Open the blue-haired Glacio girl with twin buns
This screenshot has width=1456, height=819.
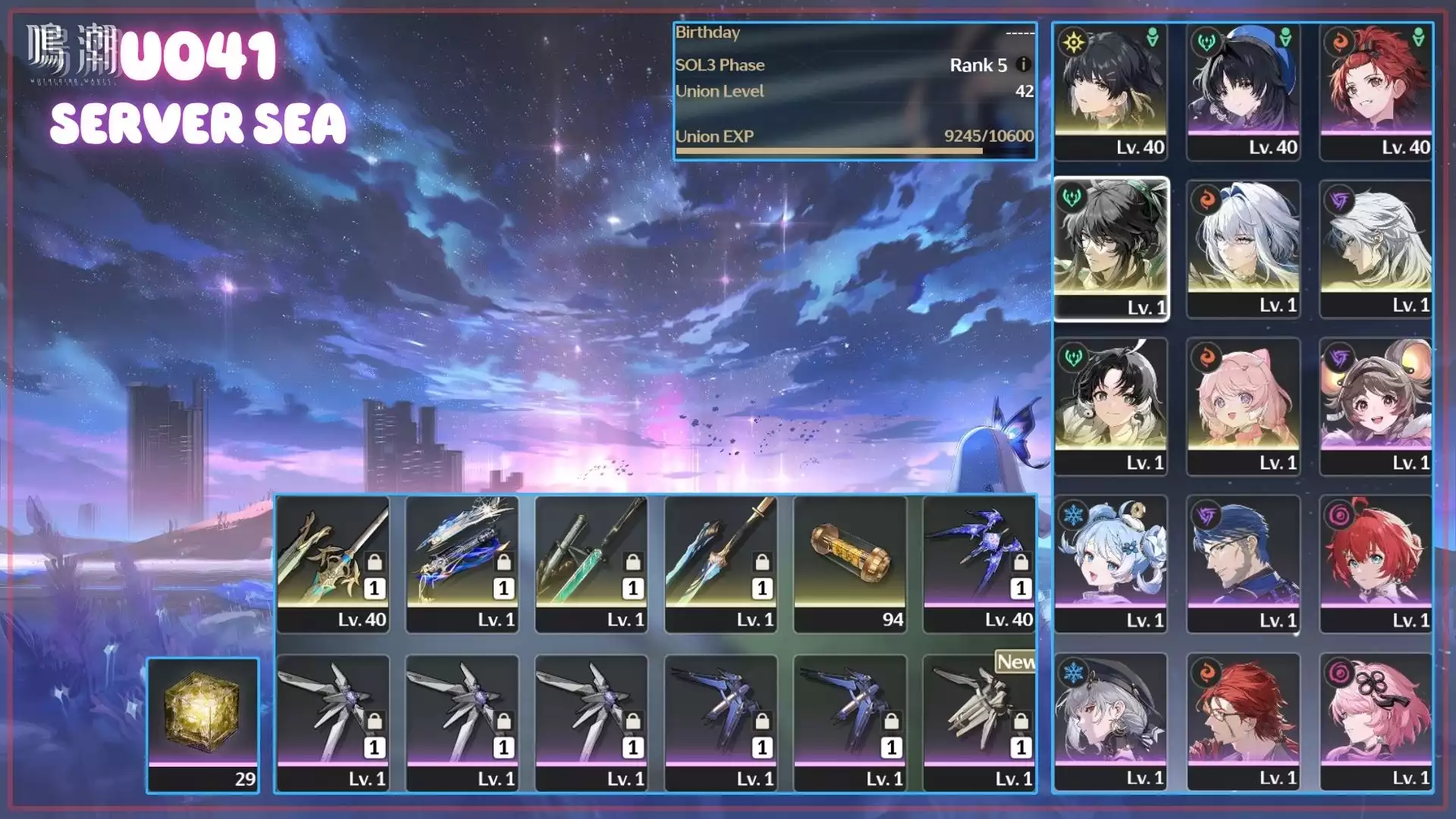(x=1111, y=564)
